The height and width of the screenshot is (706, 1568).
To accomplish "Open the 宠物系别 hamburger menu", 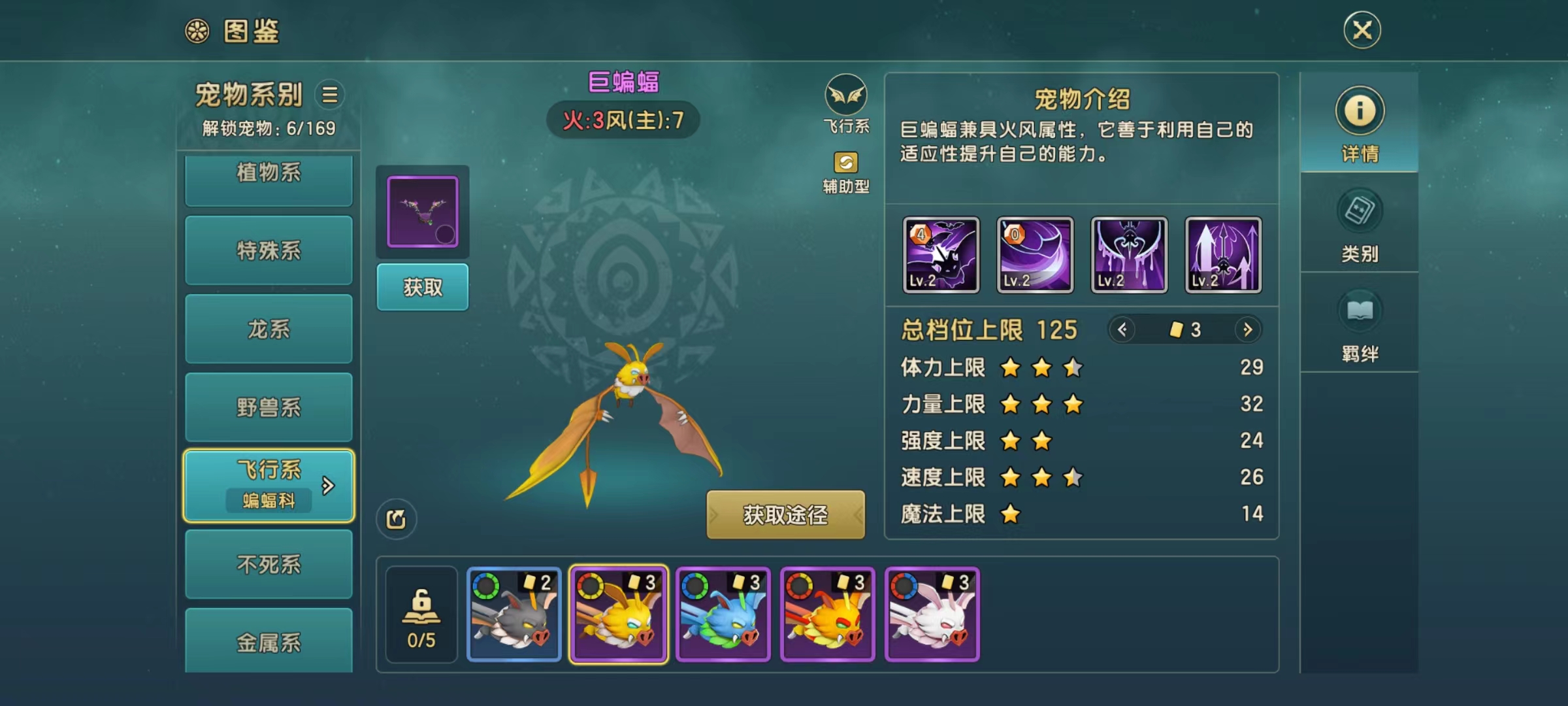I will pyautogui.click(x=330, y=95).
